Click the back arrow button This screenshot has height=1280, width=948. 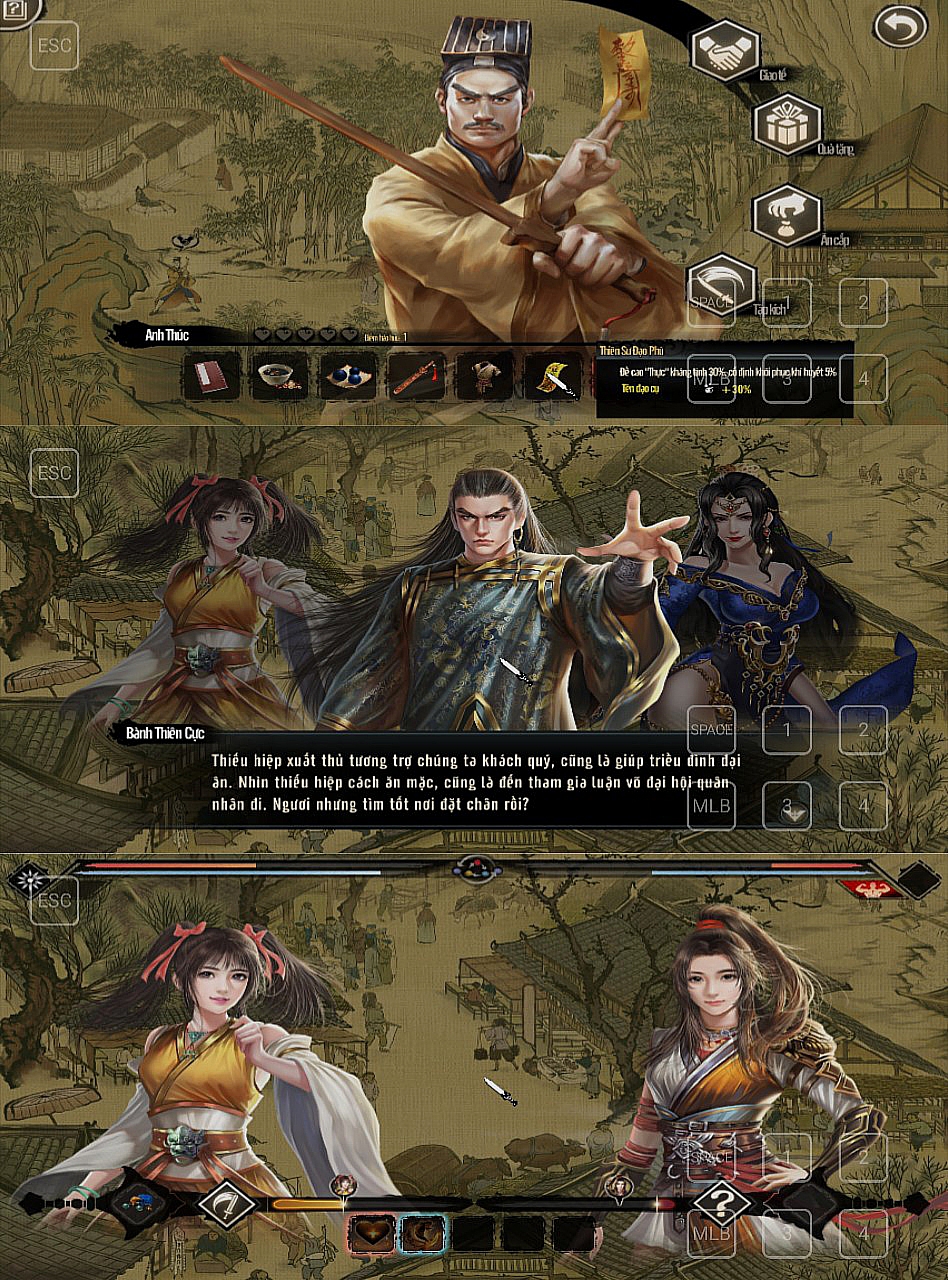900,27
